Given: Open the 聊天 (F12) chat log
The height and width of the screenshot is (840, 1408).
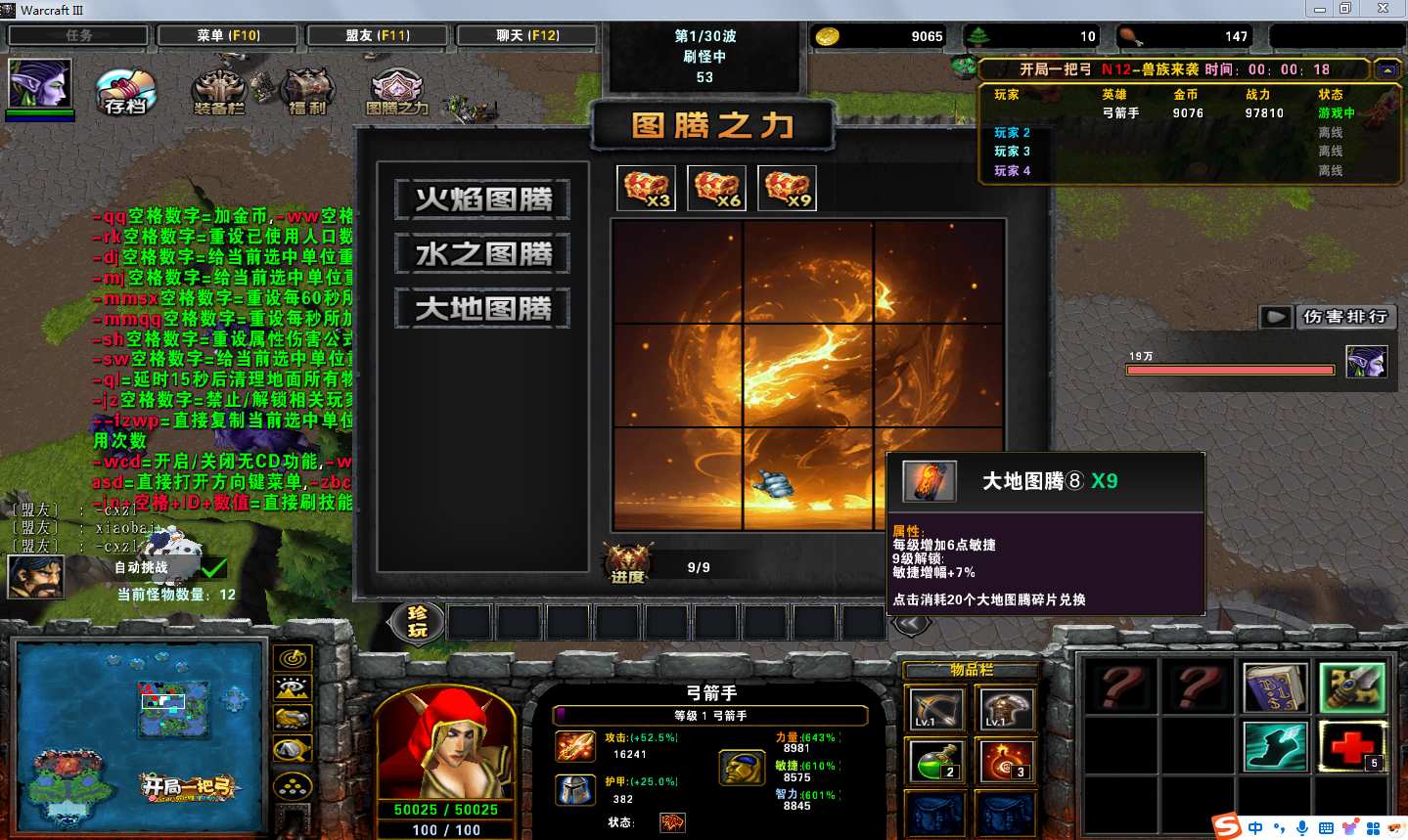Looking at the screenshot, I should pyautogui.click(x=527, y=35).
